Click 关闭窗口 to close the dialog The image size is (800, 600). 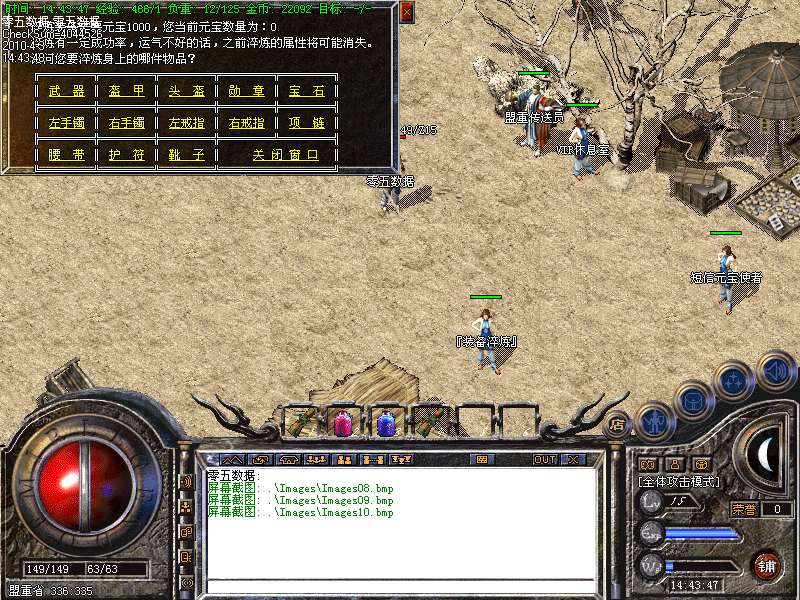(x=285, y=155)
